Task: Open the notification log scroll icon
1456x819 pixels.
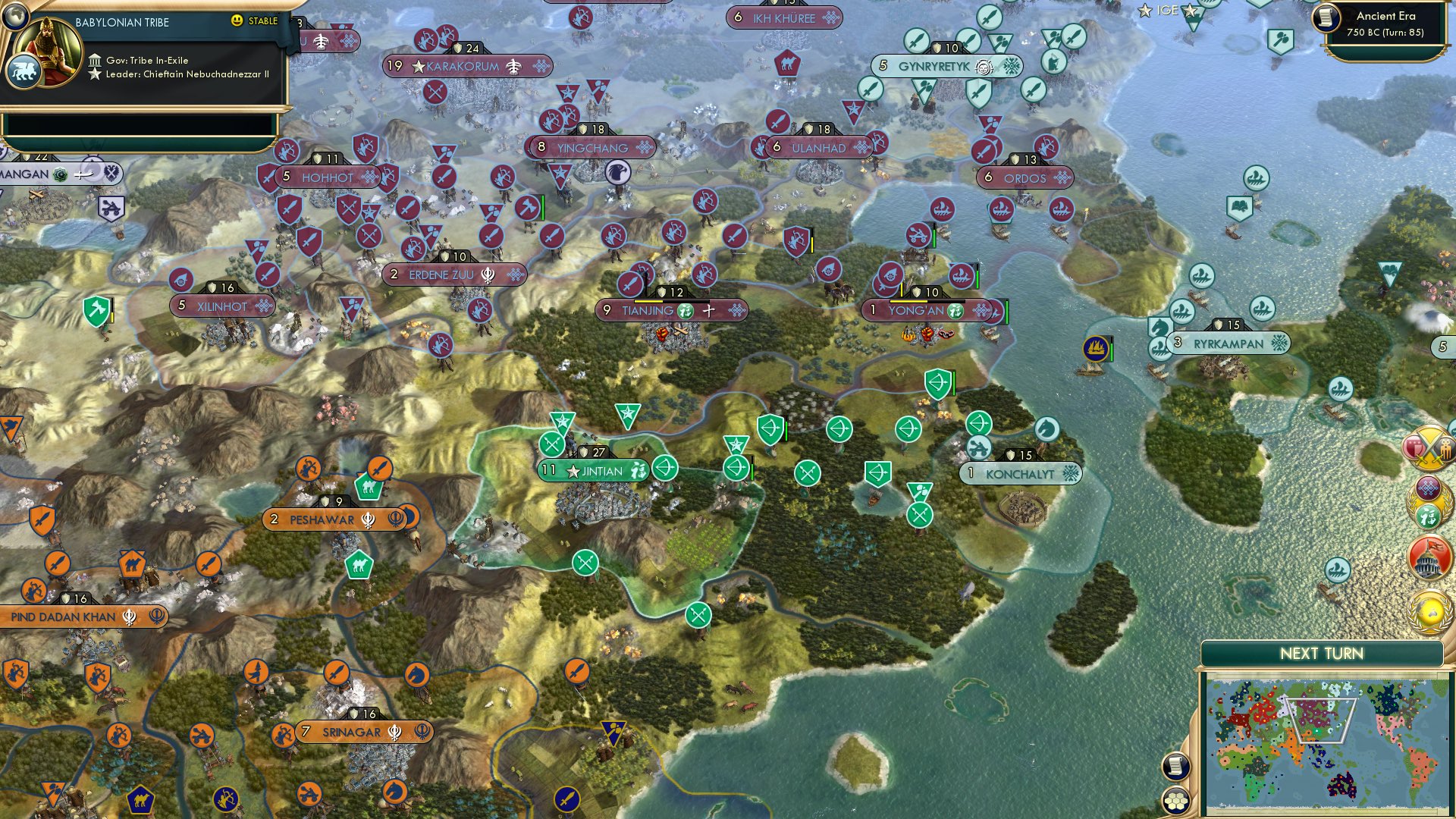Action: (1175, 764)
